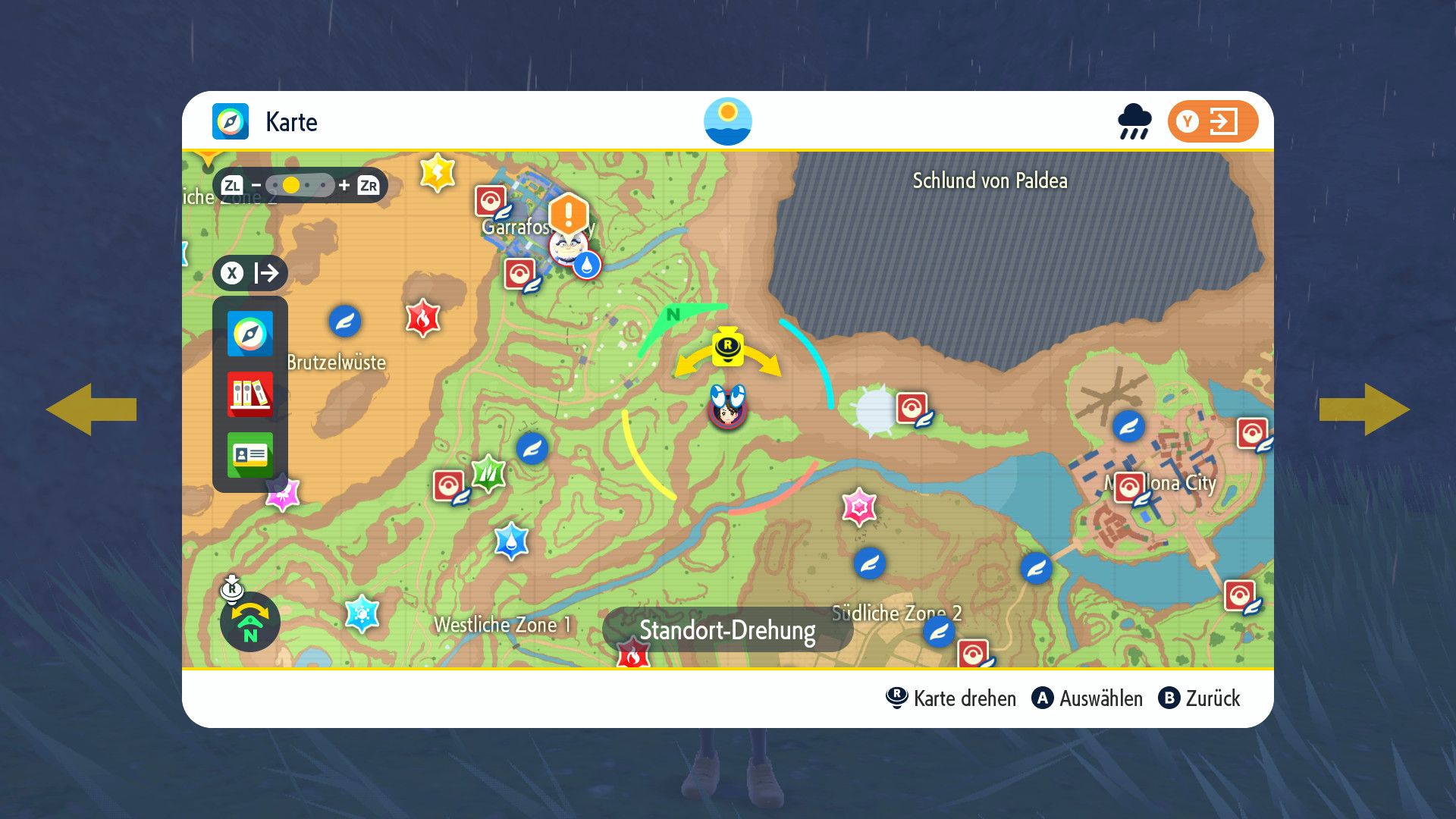
Task: Select the water gym badge marker at Garrafosa
Action: pos(586,265)
